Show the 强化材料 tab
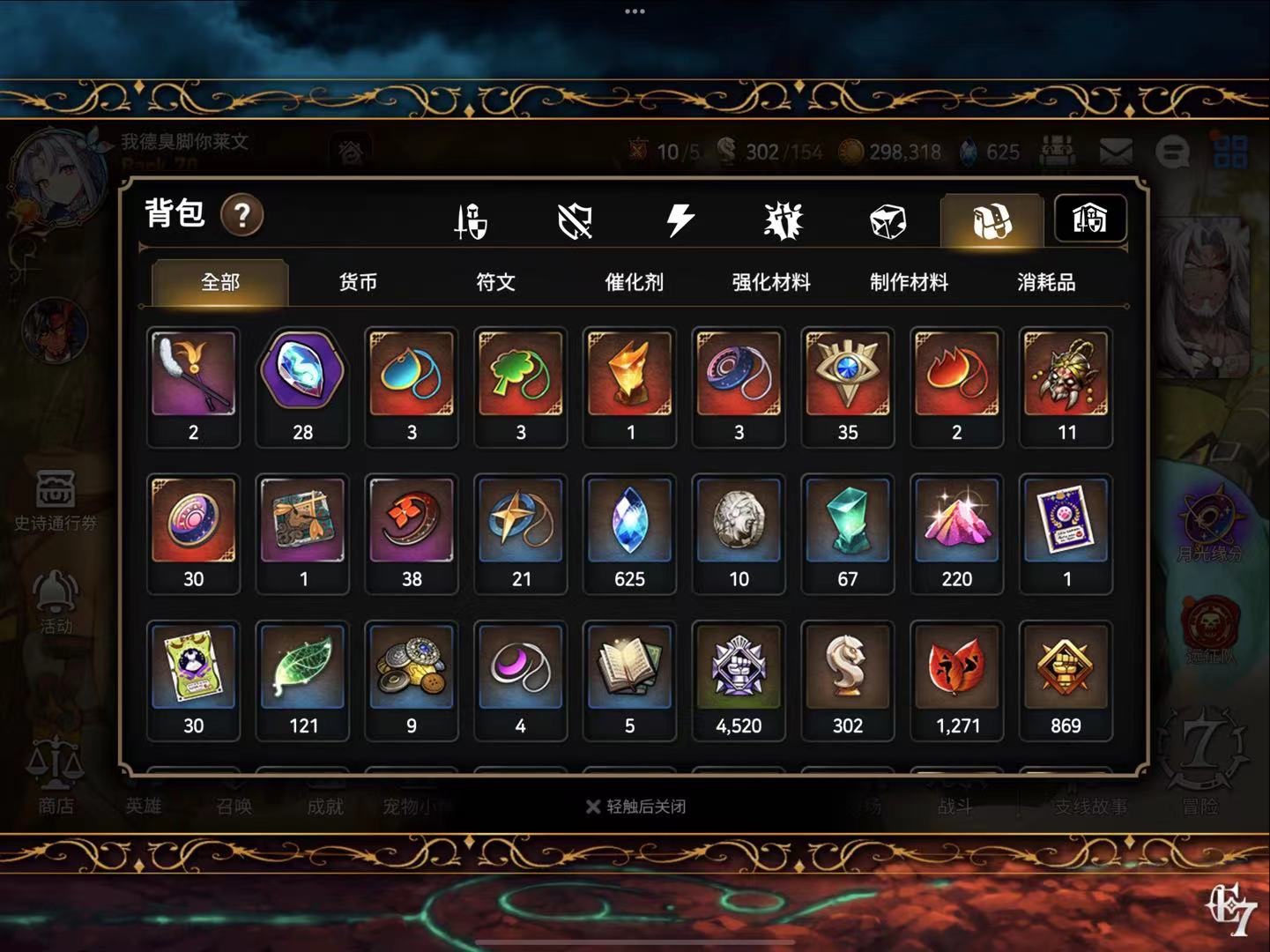The image size is (1270, 952). coord(771,282)
